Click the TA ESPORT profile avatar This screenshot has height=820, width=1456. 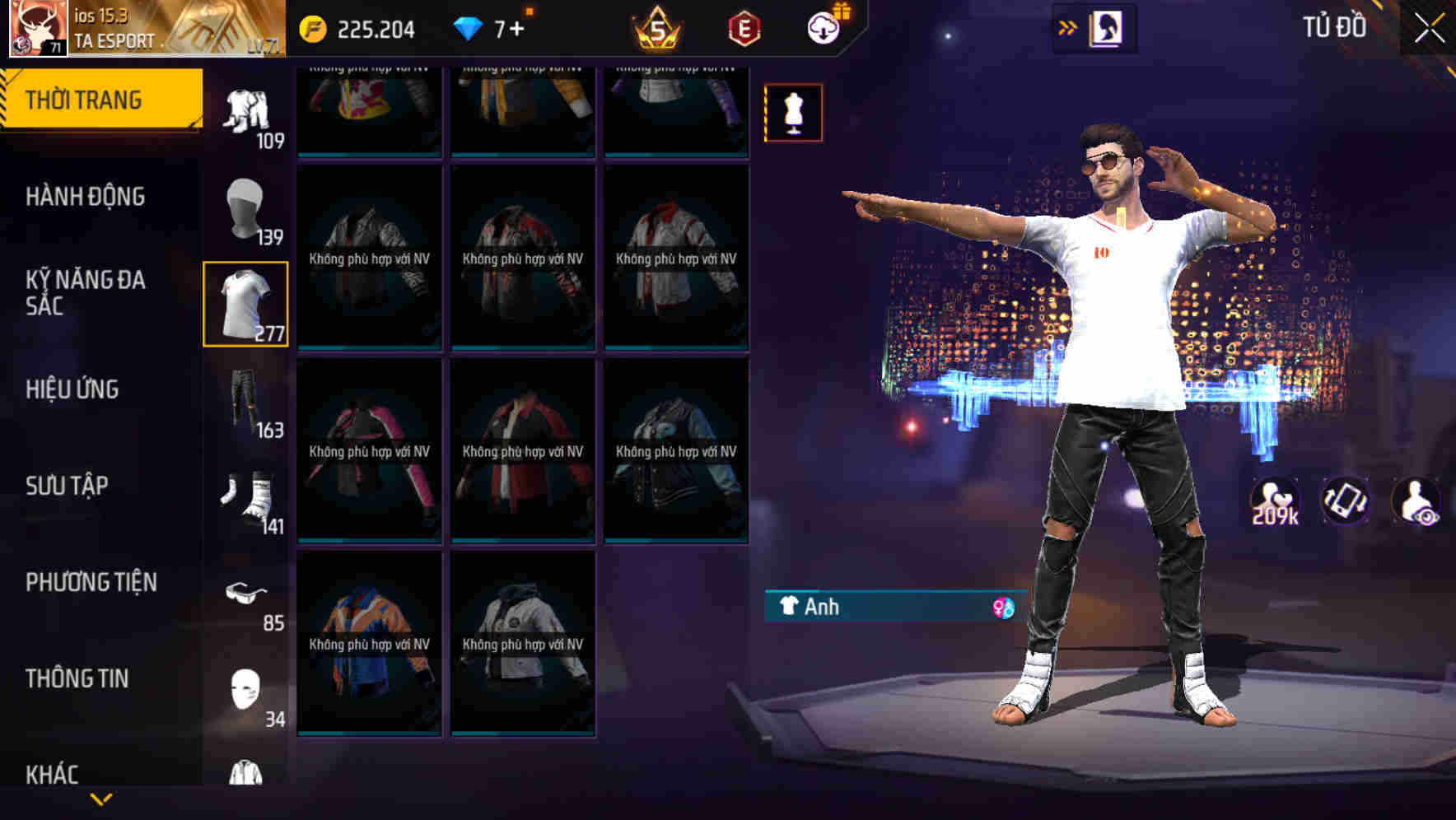(x=36, y=29)
